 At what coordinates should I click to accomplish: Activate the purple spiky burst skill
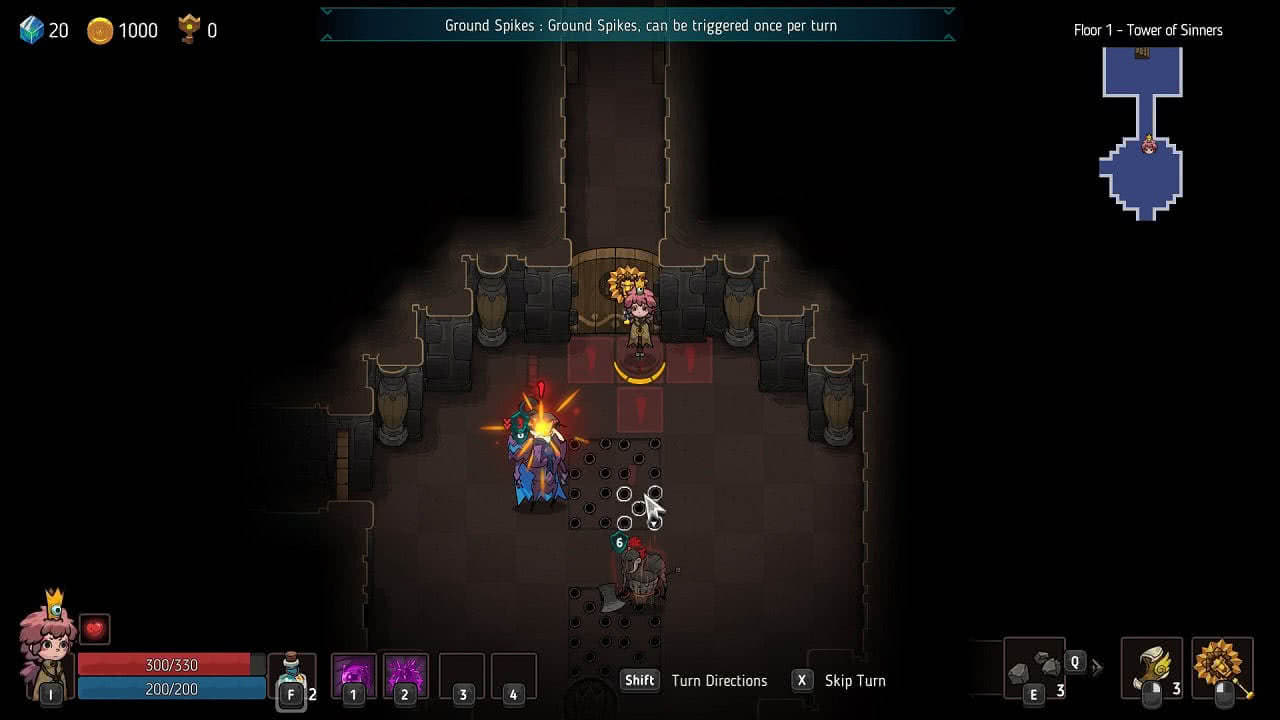[x=406, y=674]
